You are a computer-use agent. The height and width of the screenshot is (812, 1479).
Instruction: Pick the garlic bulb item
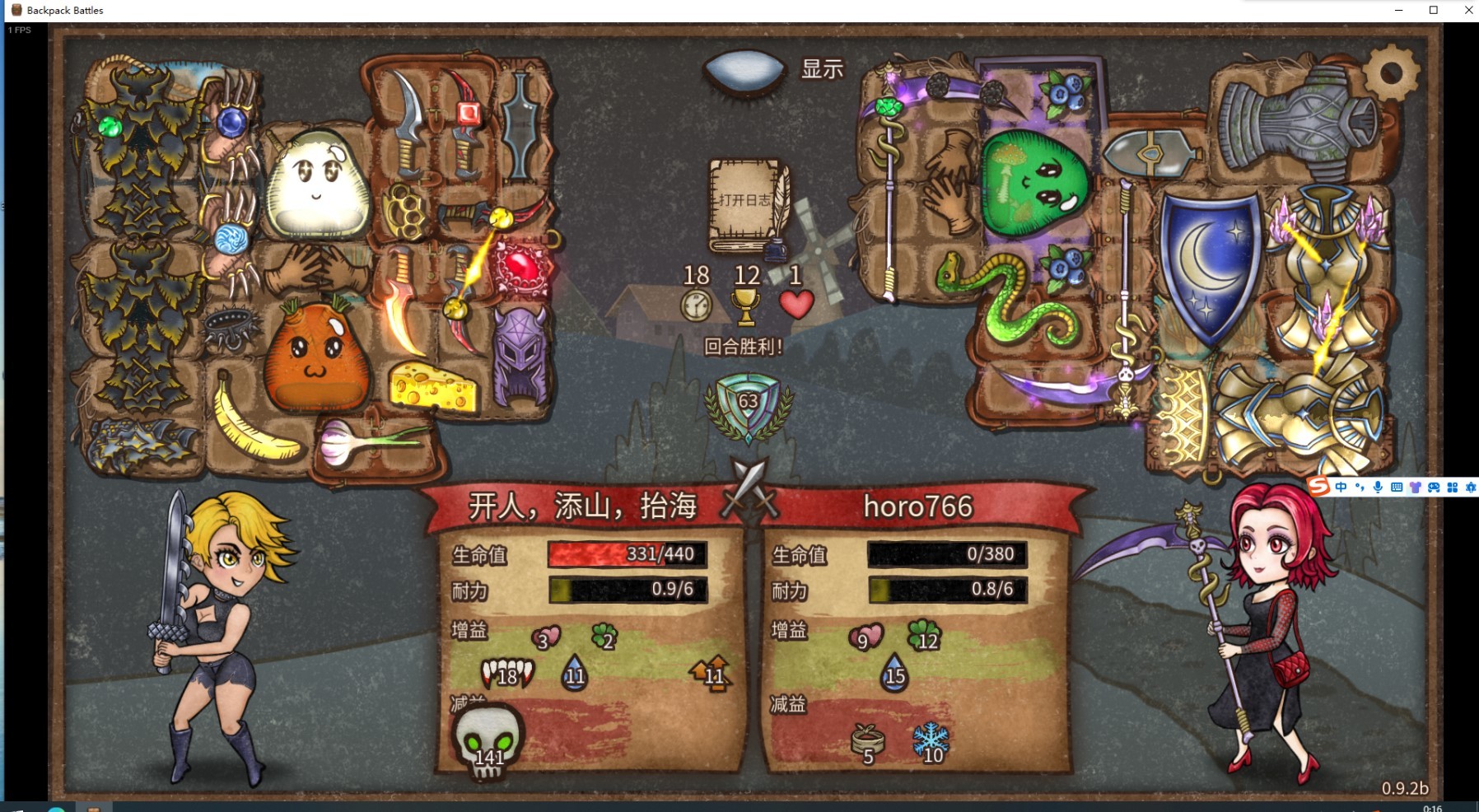click(362, 441)
